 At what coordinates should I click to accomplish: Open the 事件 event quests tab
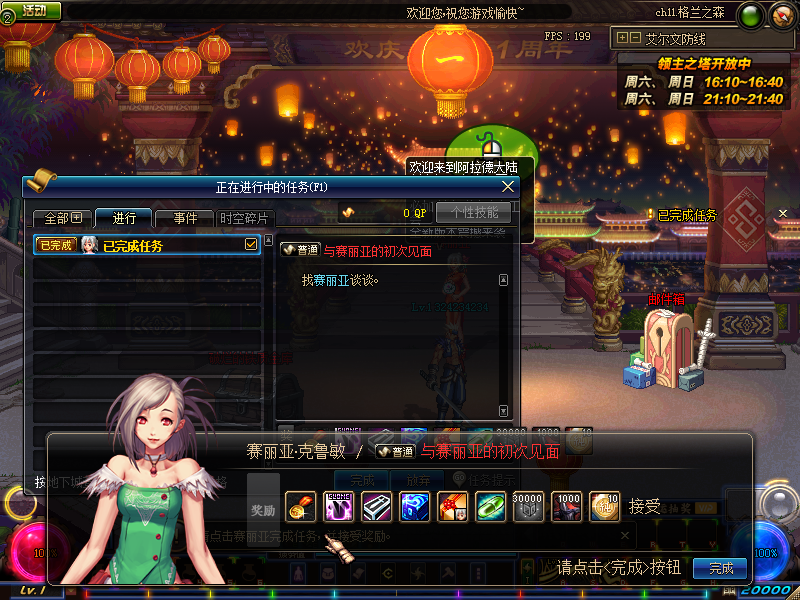click(x=185, y=218)
